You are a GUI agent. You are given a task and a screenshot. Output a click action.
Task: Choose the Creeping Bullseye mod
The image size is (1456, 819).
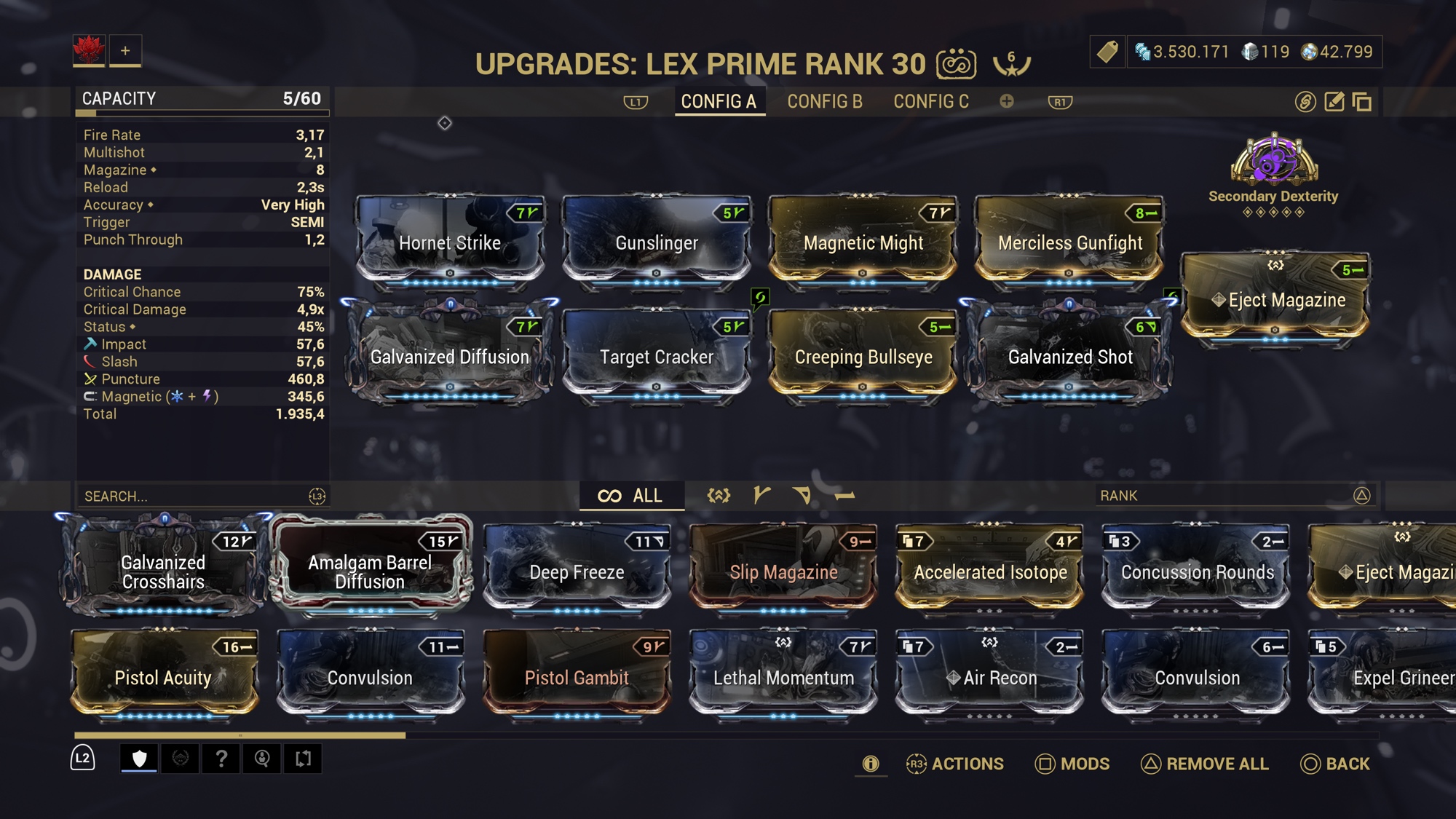click(x=863, y=353)
